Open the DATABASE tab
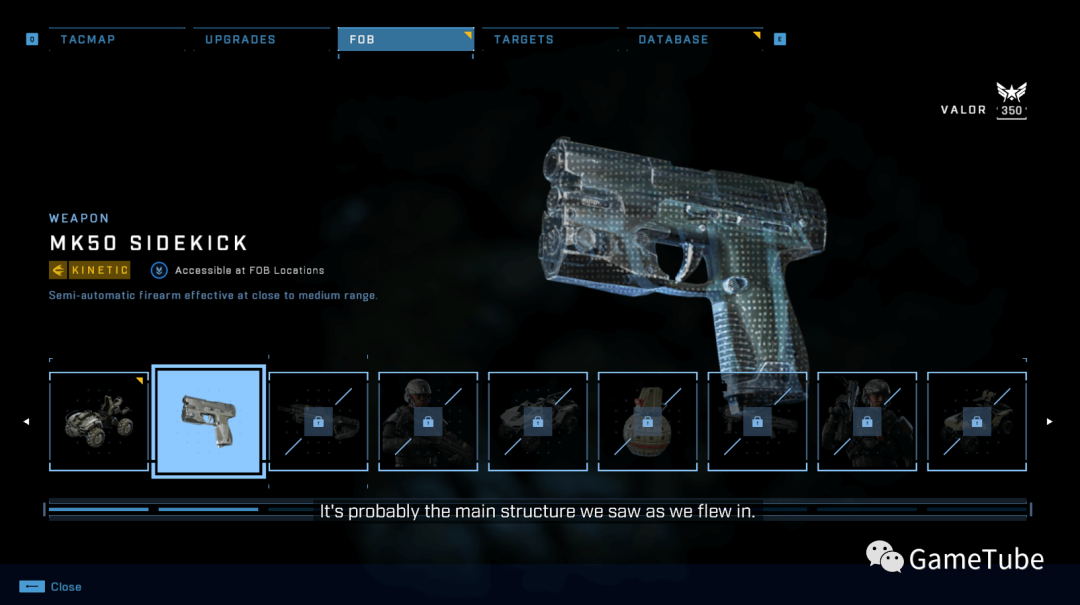The image size is (1080, 605). click(x=673, y=40)
